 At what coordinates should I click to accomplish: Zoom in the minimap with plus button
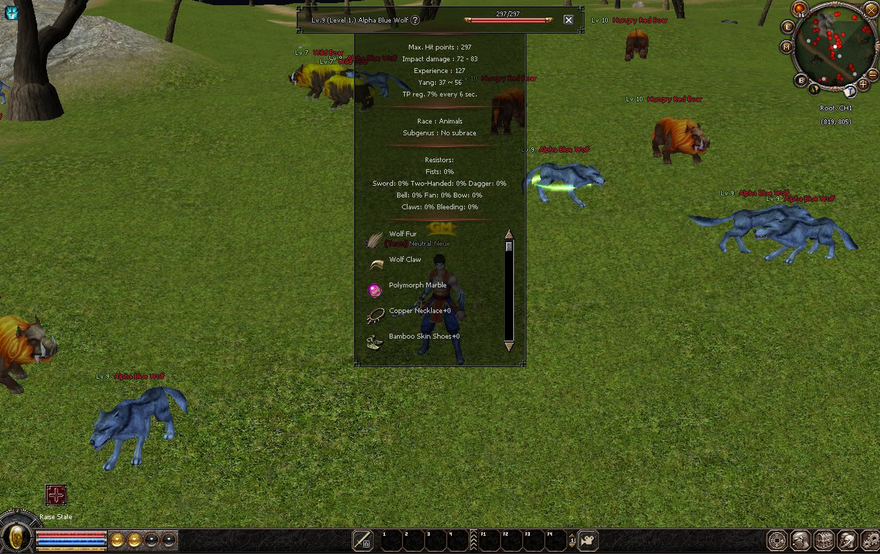[x=863, y=84]
